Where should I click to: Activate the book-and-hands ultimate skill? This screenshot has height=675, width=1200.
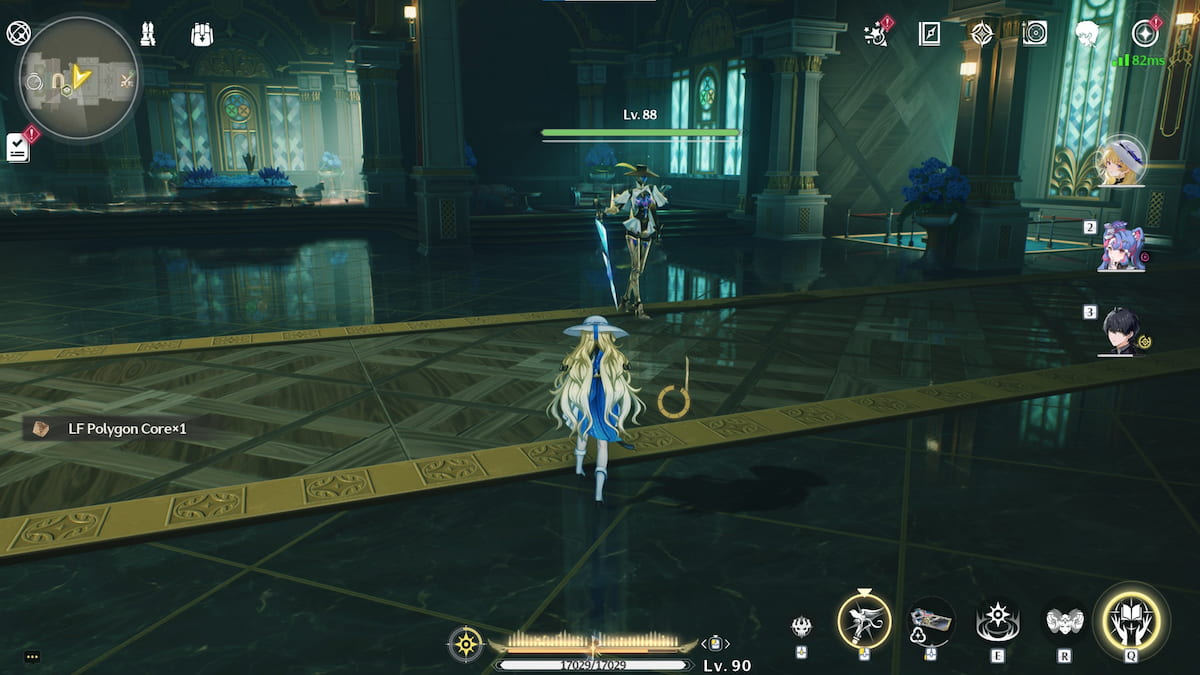[x=1130, y=622]
